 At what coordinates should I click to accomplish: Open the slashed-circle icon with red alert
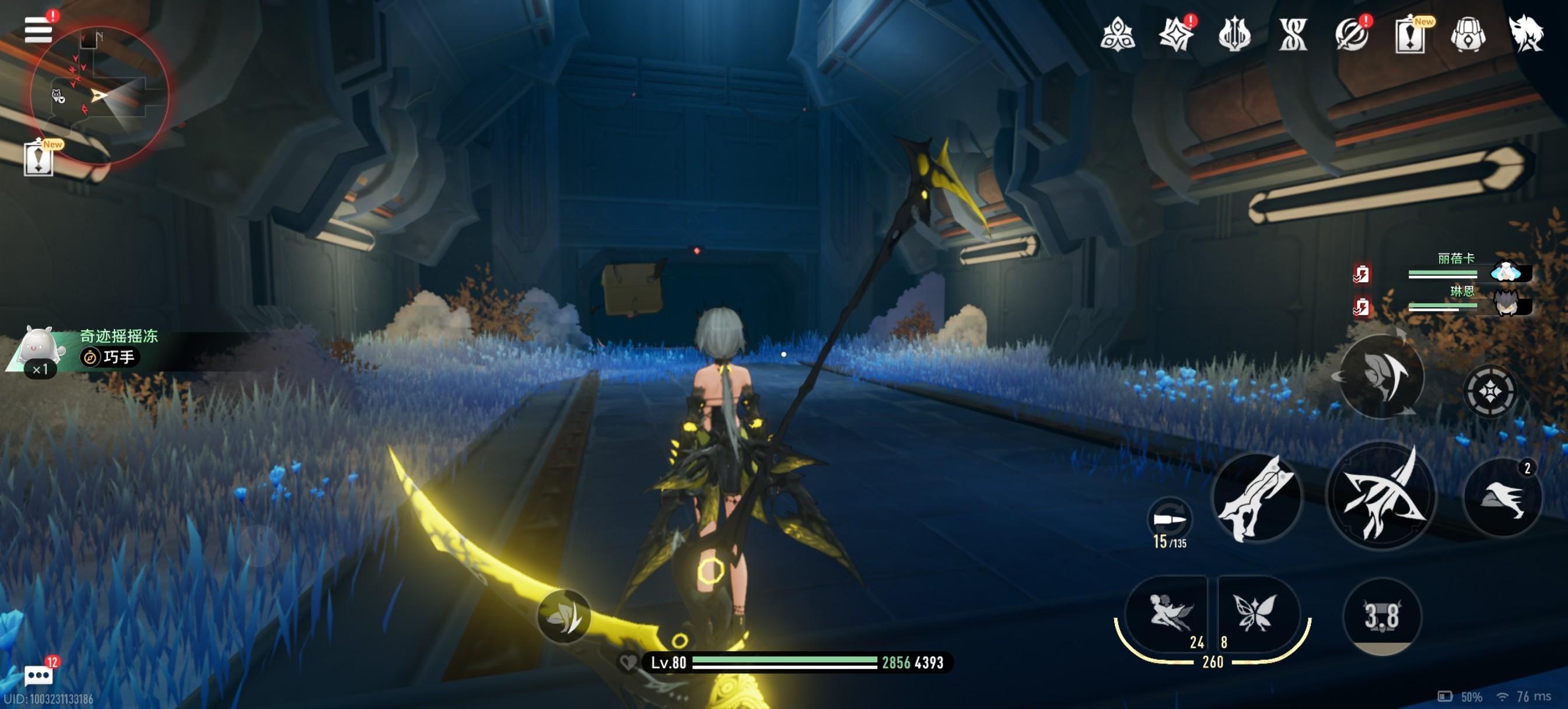click(x=1352, y=34)
